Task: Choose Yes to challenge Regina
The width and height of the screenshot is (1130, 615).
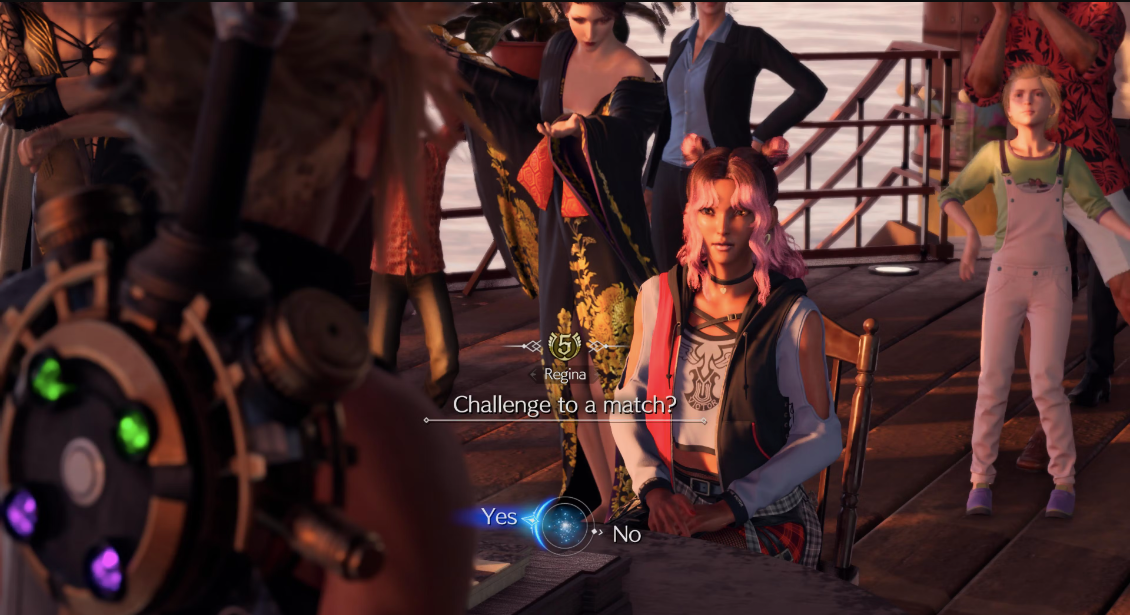Action: pyautogui.click(x=499, y=517)
